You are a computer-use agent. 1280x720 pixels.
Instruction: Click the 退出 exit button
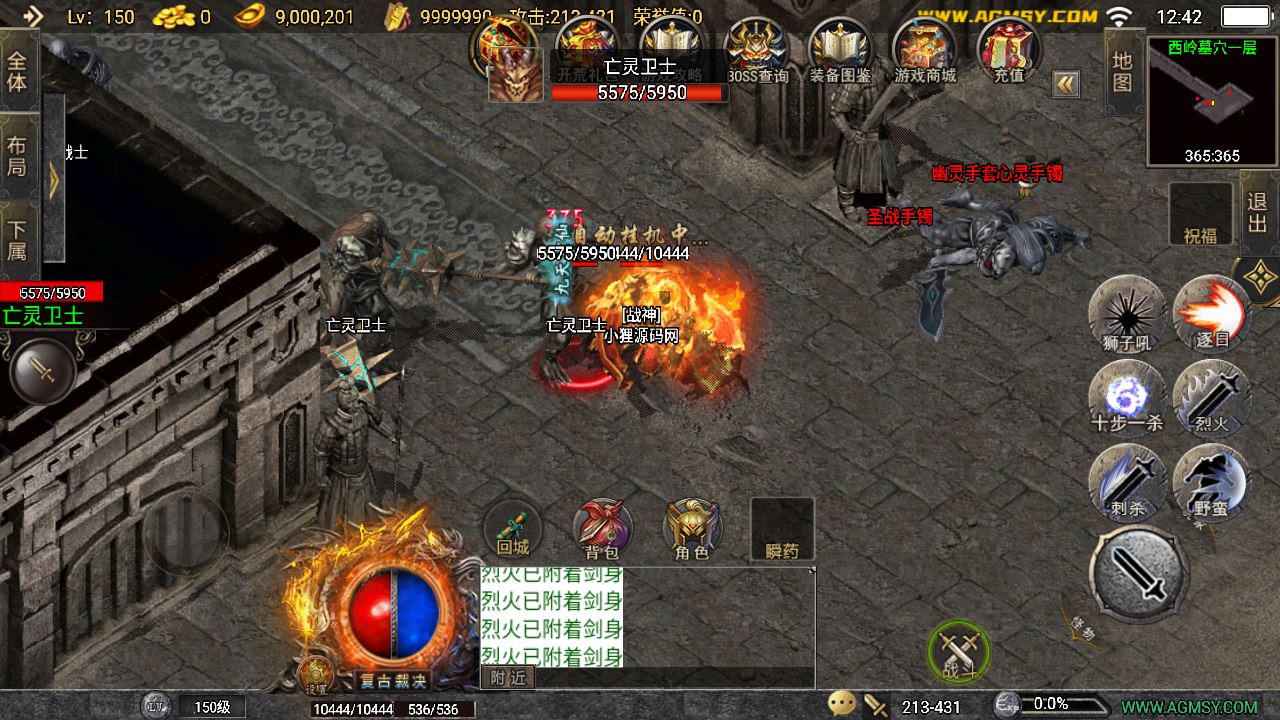click(x=1258, y=212)
